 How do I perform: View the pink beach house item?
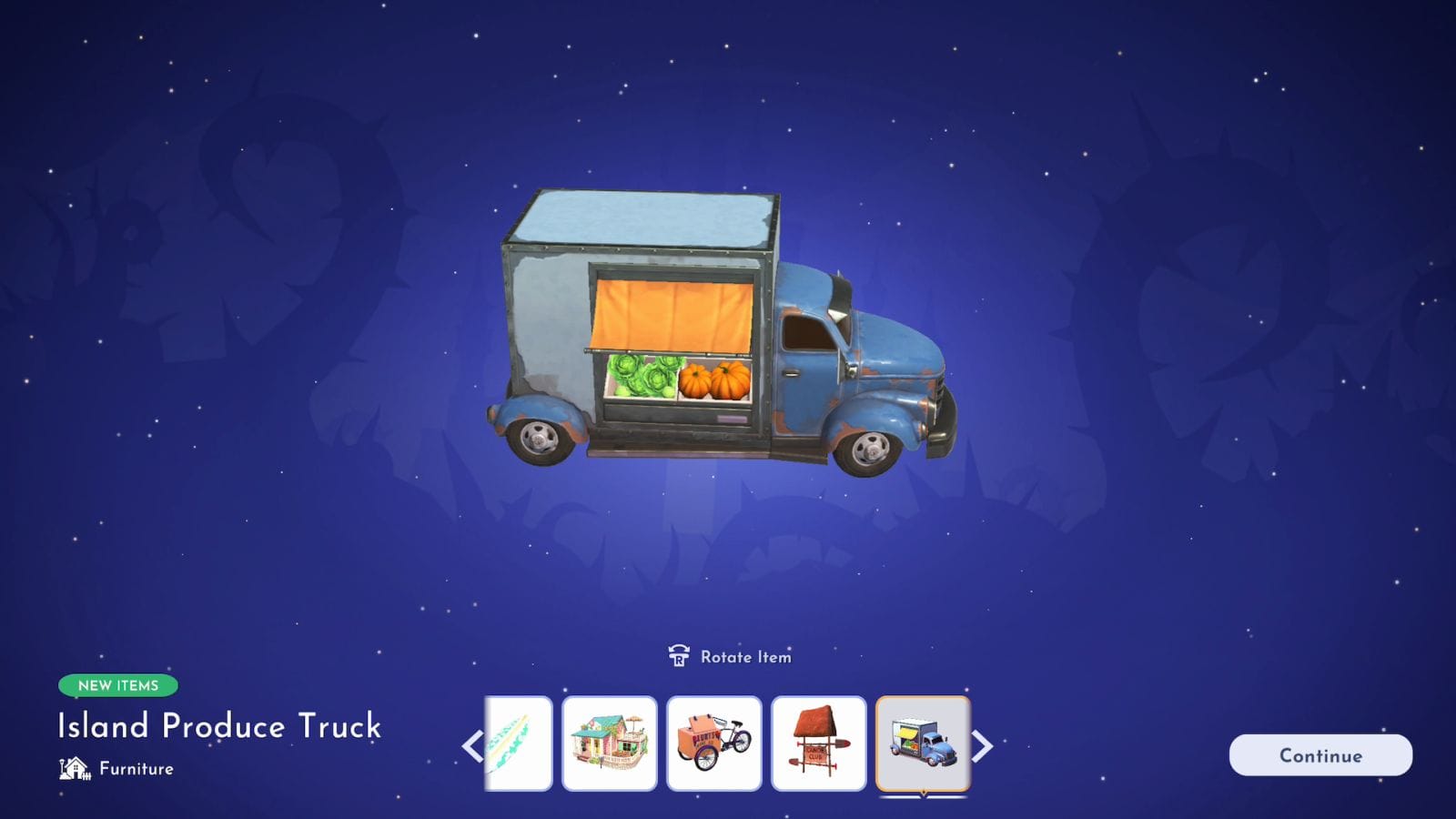click(x=610, y=743)
